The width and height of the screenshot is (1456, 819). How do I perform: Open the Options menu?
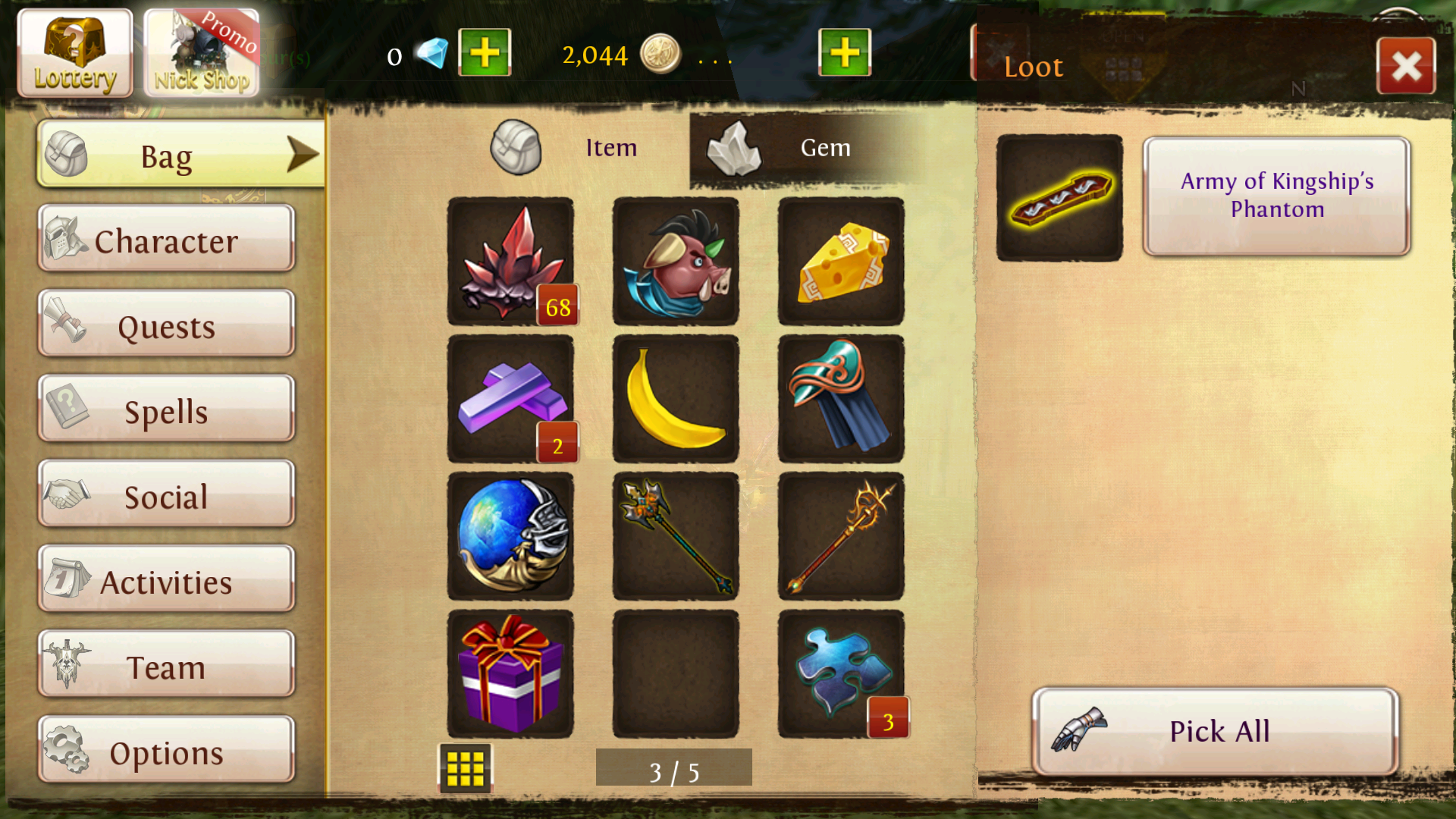point(166,752)
